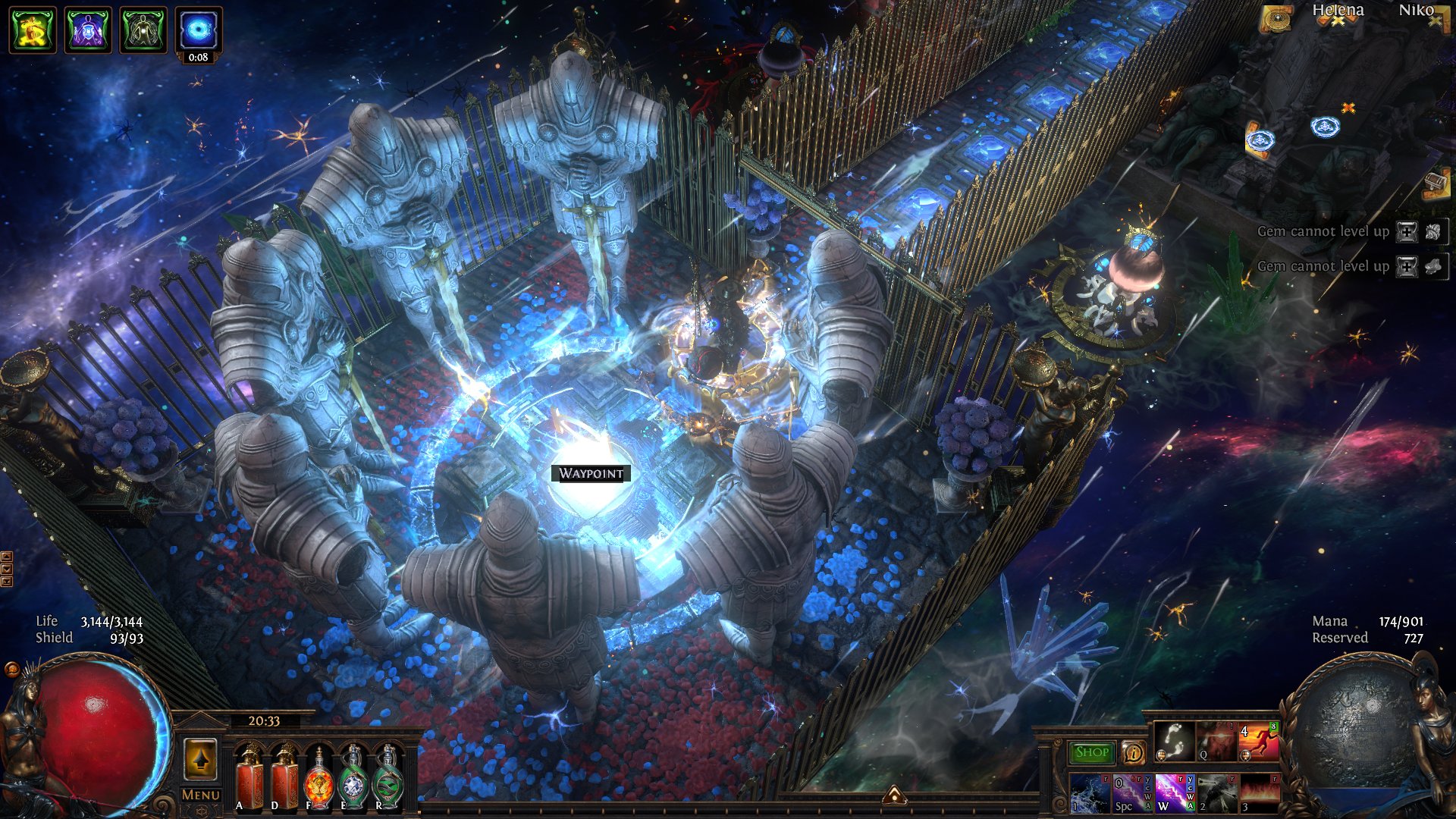Select the red skill bound to Q
The width and height of the screenshot is (1456, 819).
[1216, 742]
